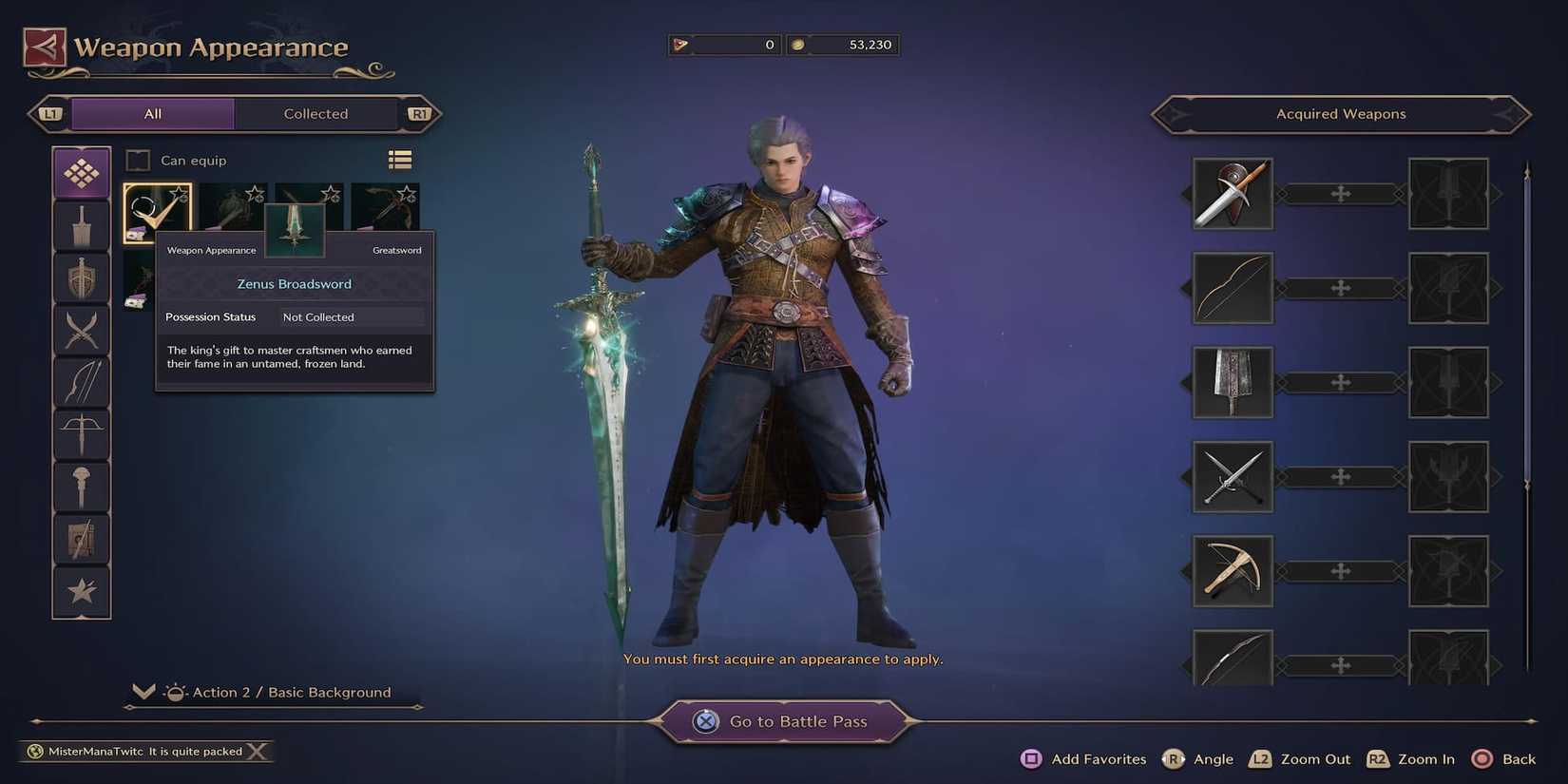Click the plus next to the acquired bow
1568x784 pixels.
pyautogui.click(x=1340, y=288)
